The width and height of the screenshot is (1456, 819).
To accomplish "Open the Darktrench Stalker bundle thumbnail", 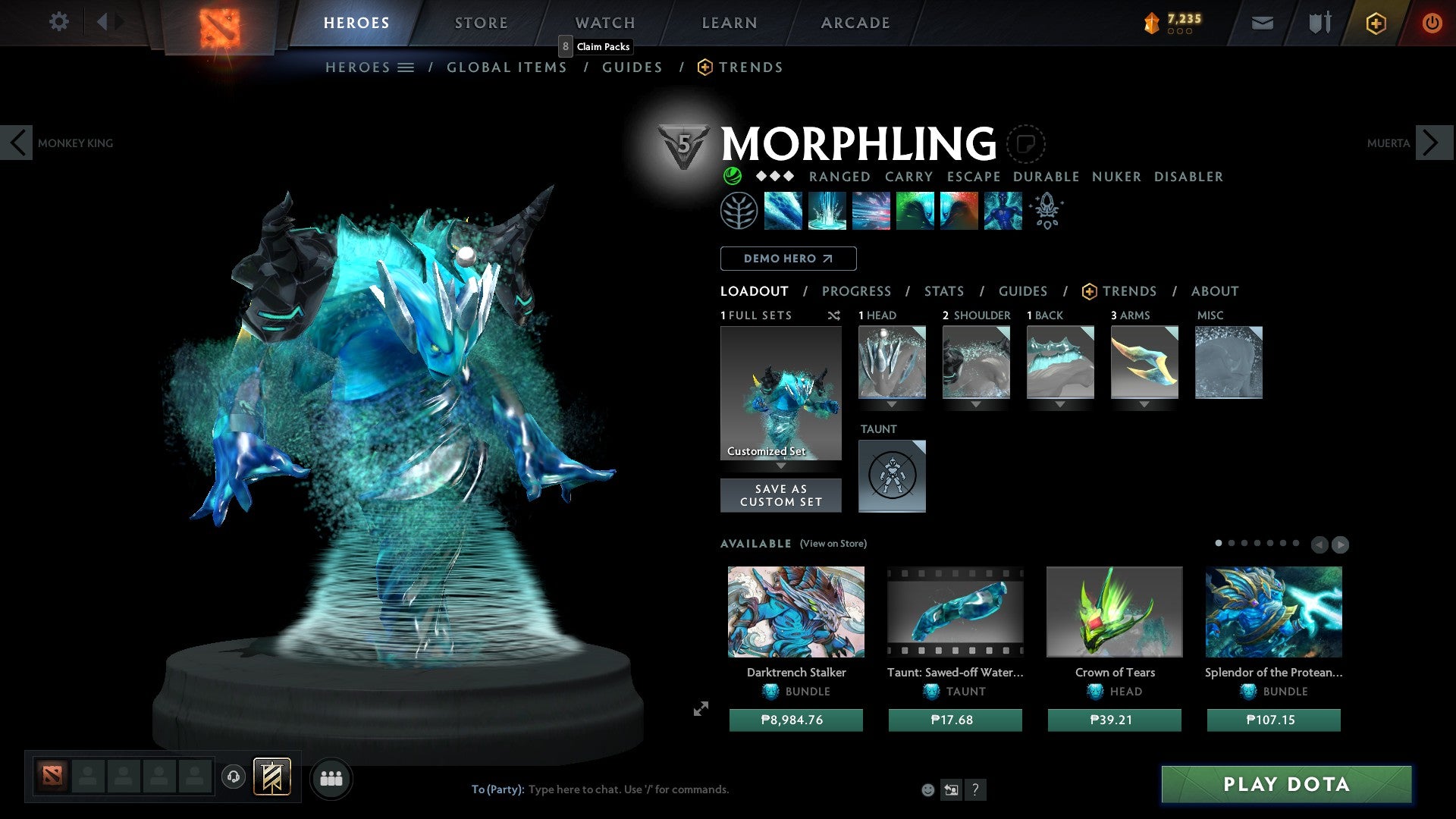I will tap(795, 611).
